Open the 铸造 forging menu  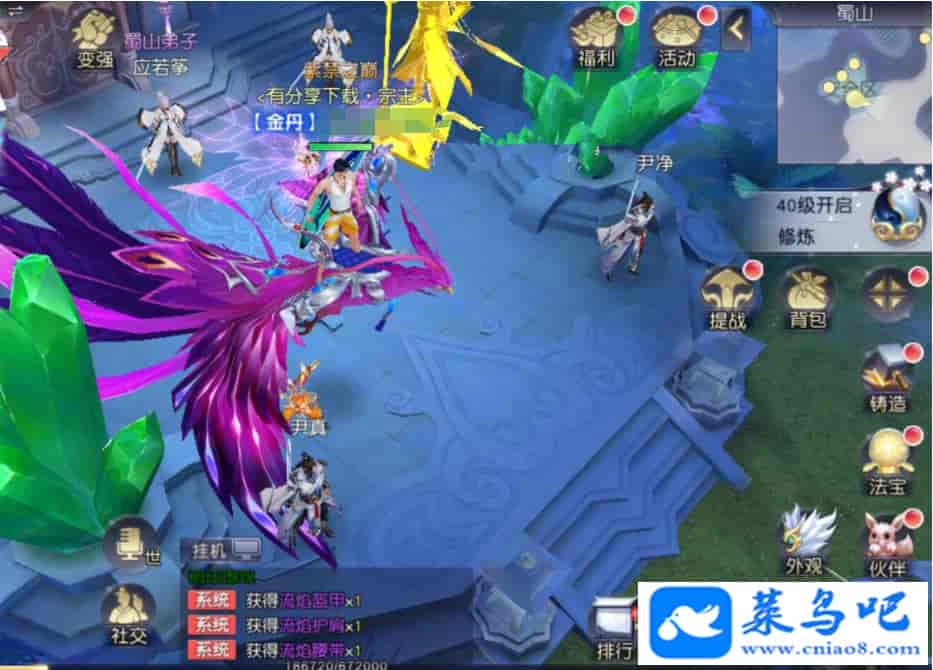coord(888,378)
